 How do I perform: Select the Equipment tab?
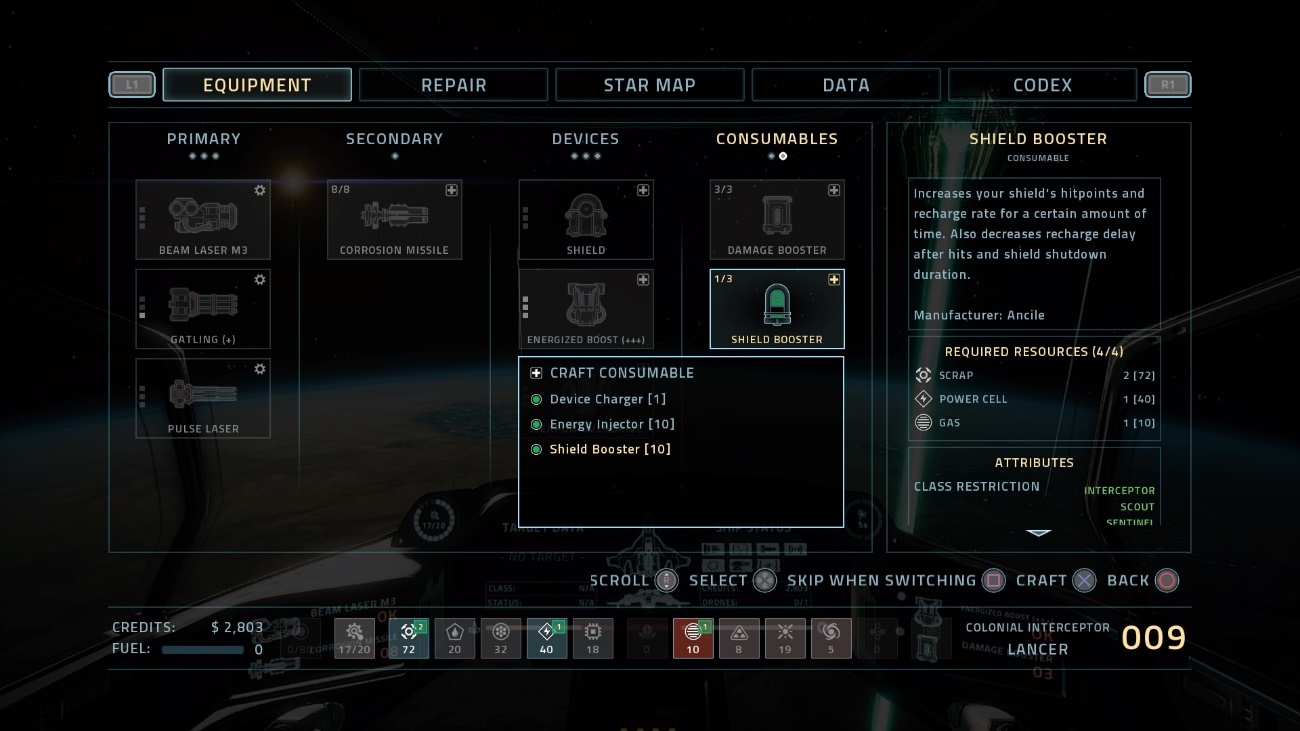point(257,85)
